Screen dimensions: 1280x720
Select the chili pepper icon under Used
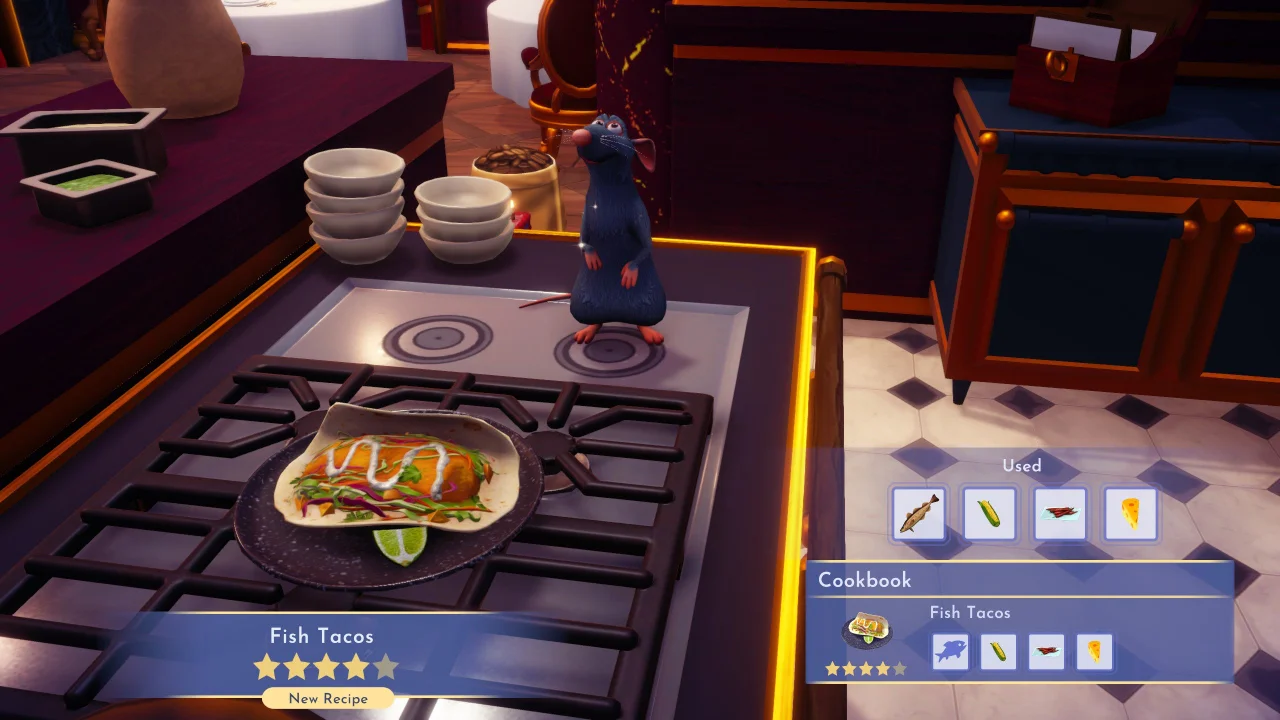point(1060,513)
